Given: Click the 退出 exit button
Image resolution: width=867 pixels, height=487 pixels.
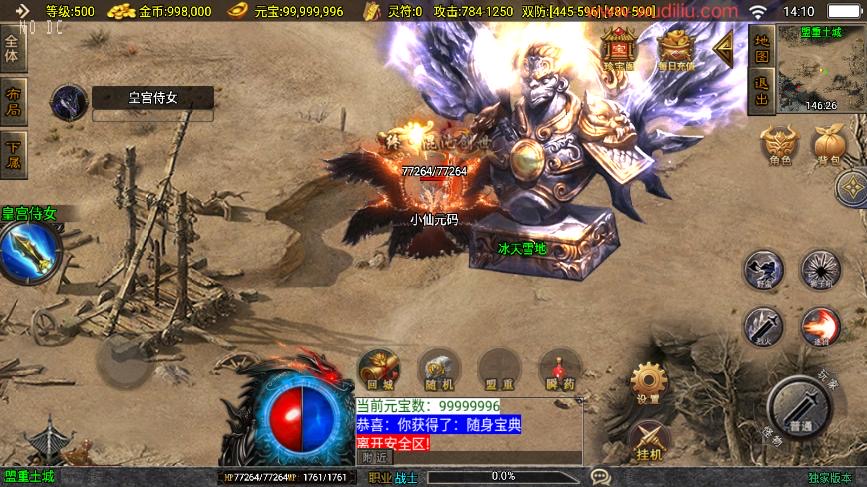Looking at the screenshot, I should (x=762, y=92).
